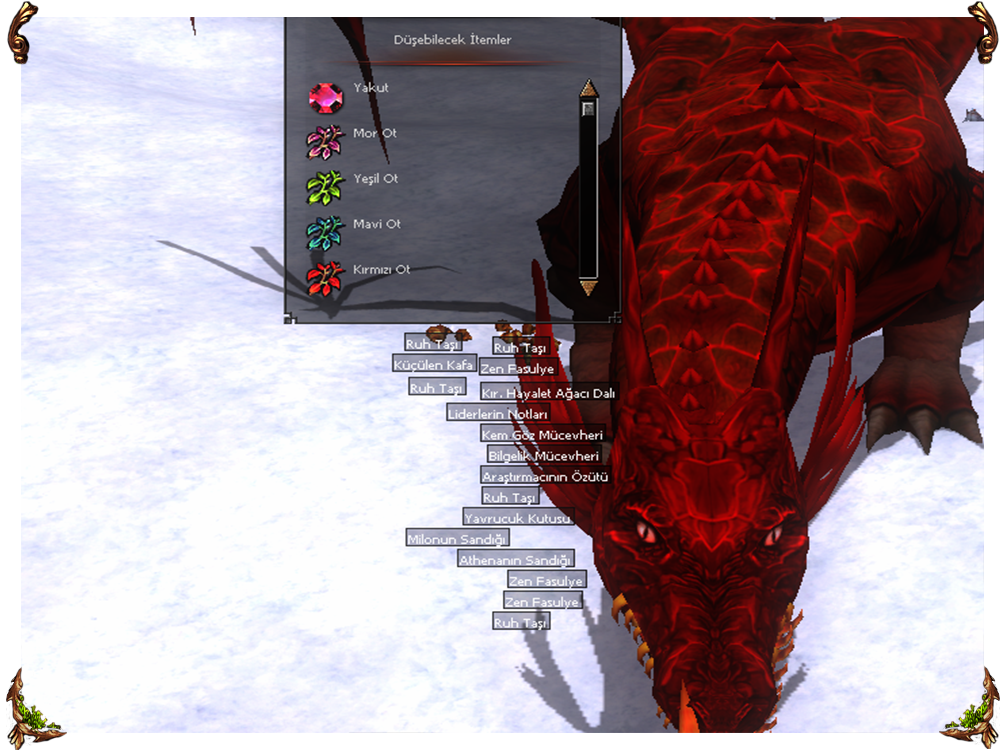Pick up Kır. Hayalet Ağacı Dalı
The image size is (1000, 750).
tap(547, 393)
